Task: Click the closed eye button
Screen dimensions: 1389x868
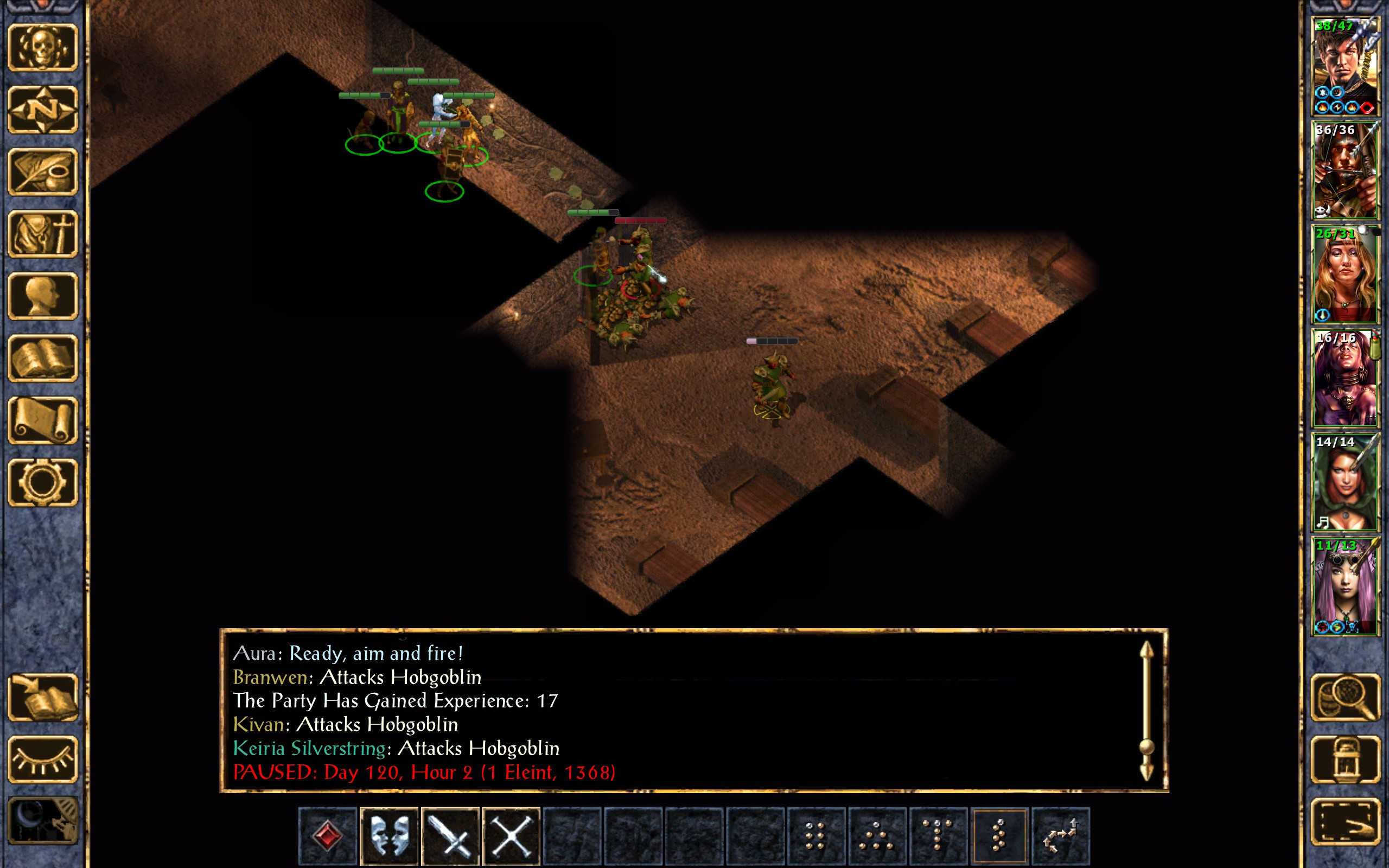Action: (43, 759)
